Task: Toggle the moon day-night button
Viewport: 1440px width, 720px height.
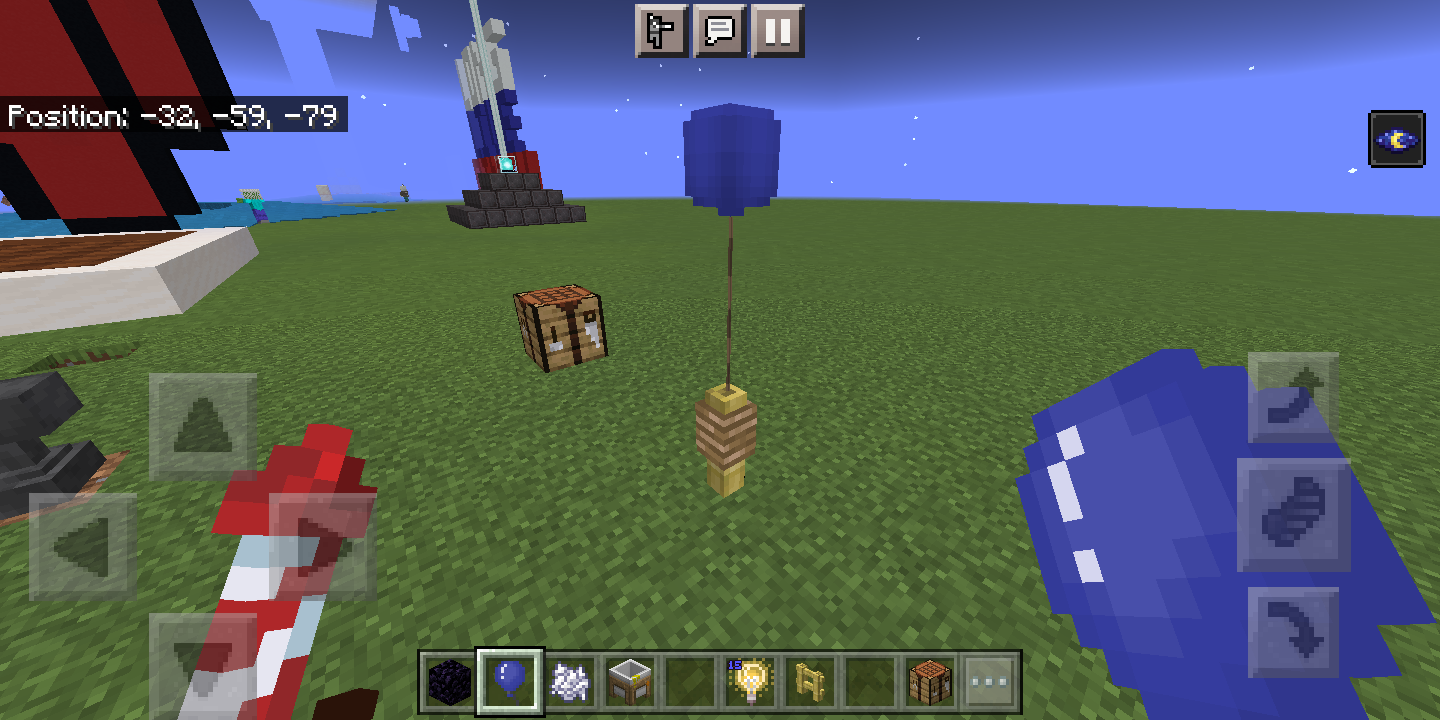Action: tap(1399, 138)
